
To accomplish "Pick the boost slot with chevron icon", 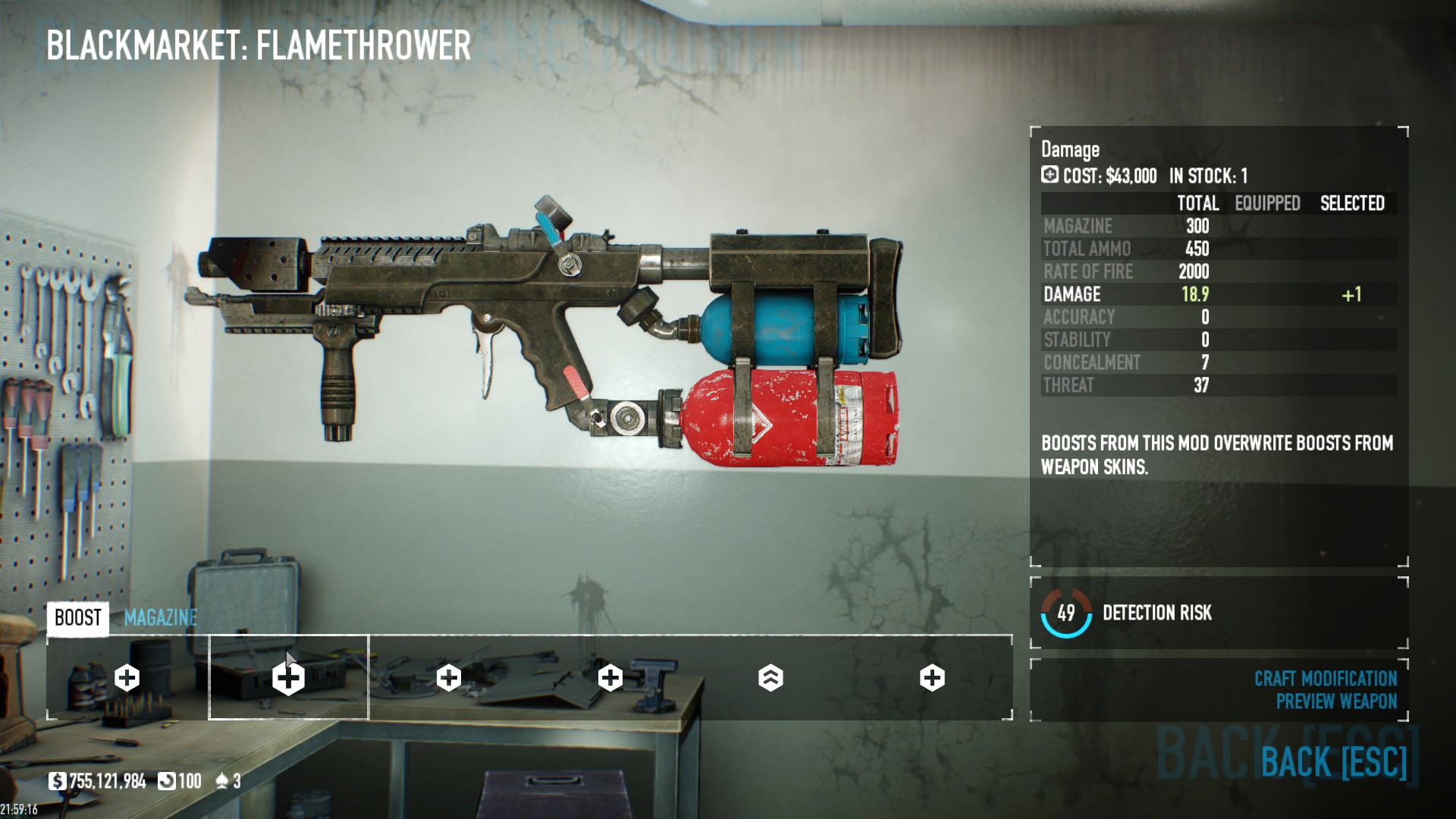I will point(770,678).
